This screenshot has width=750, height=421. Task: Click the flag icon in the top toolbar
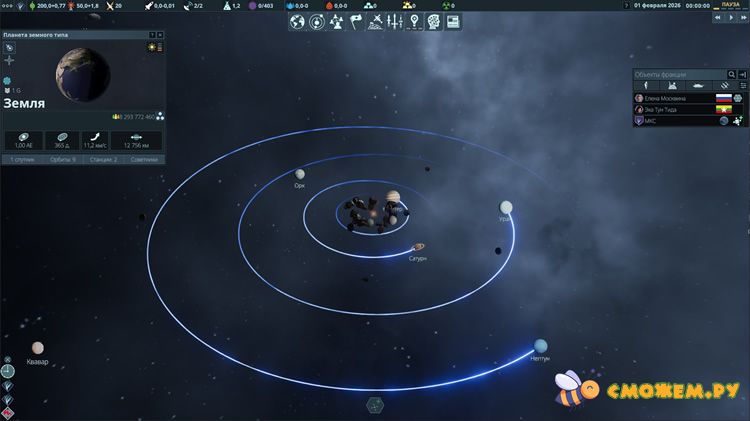point(354,21)
